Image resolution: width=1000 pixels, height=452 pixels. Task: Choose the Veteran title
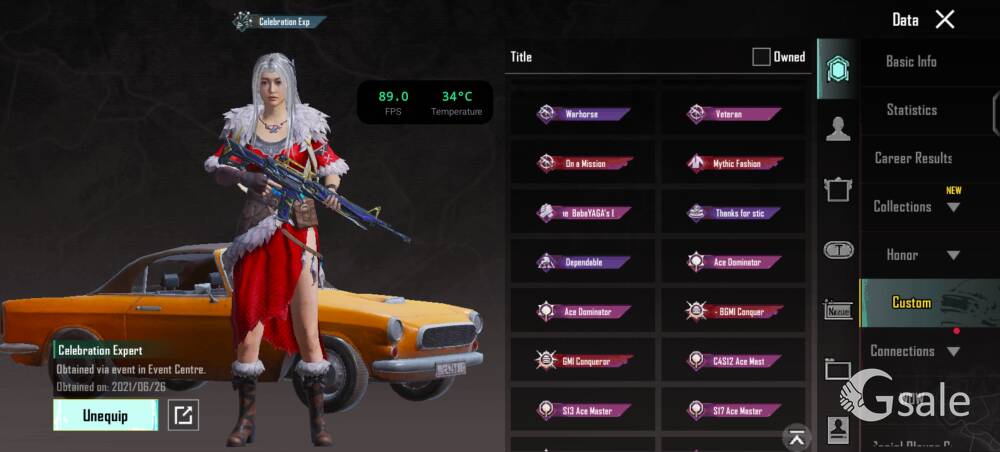733,114
